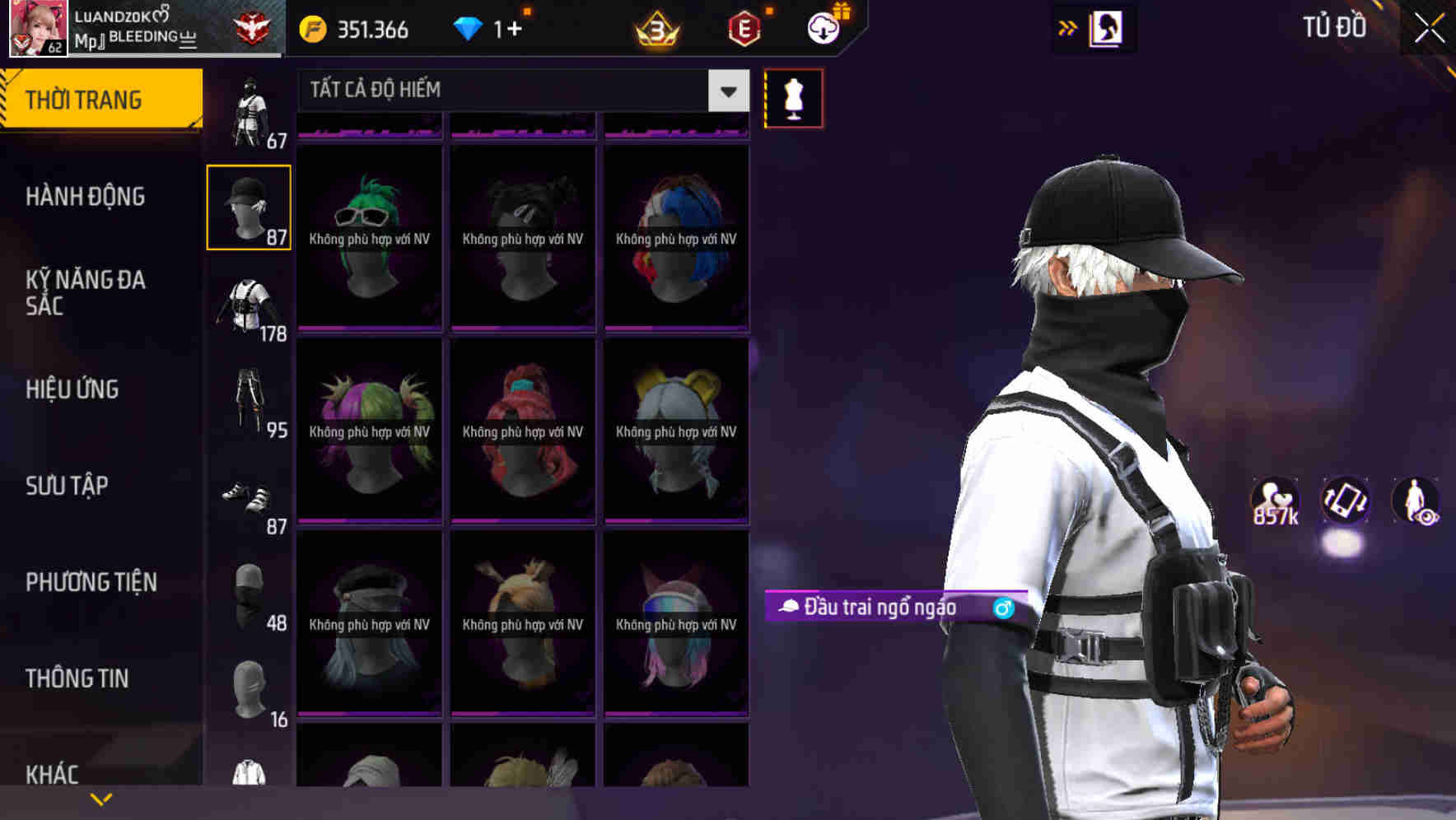The image size is (1456, 820).
Task: Click the character preview eye icon
Action: pyautogui.click(x=1414, y=502)
